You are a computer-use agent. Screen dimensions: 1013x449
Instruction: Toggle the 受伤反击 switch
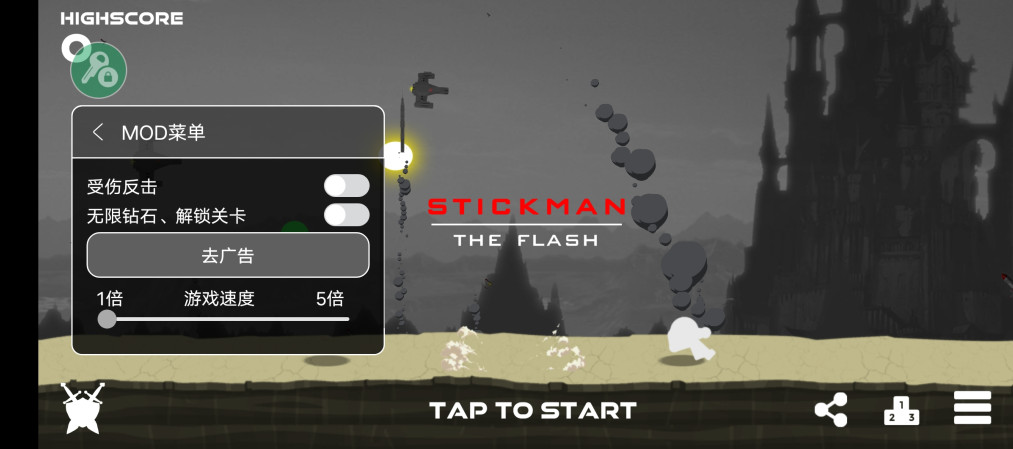tap(346, 186)
